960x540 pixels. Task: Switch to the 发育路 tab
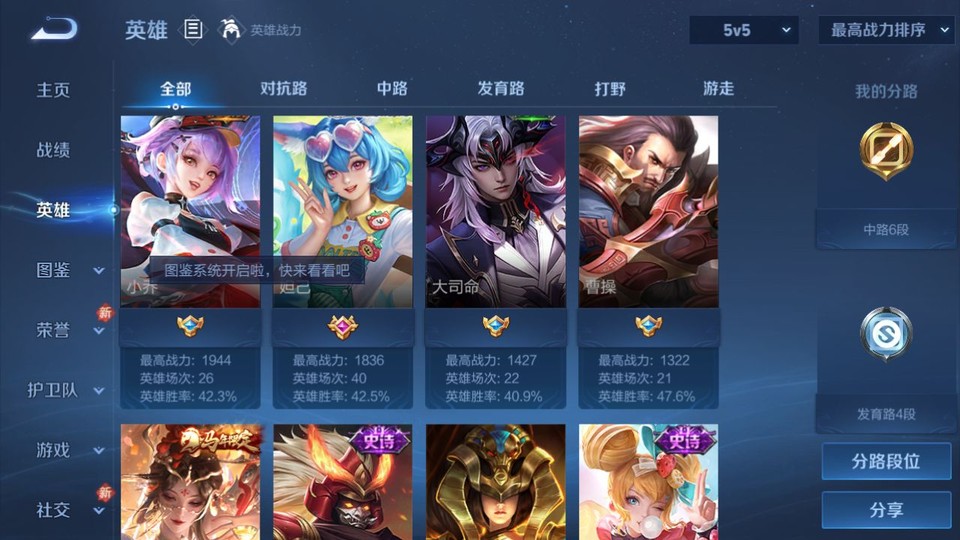coord(501,89)
